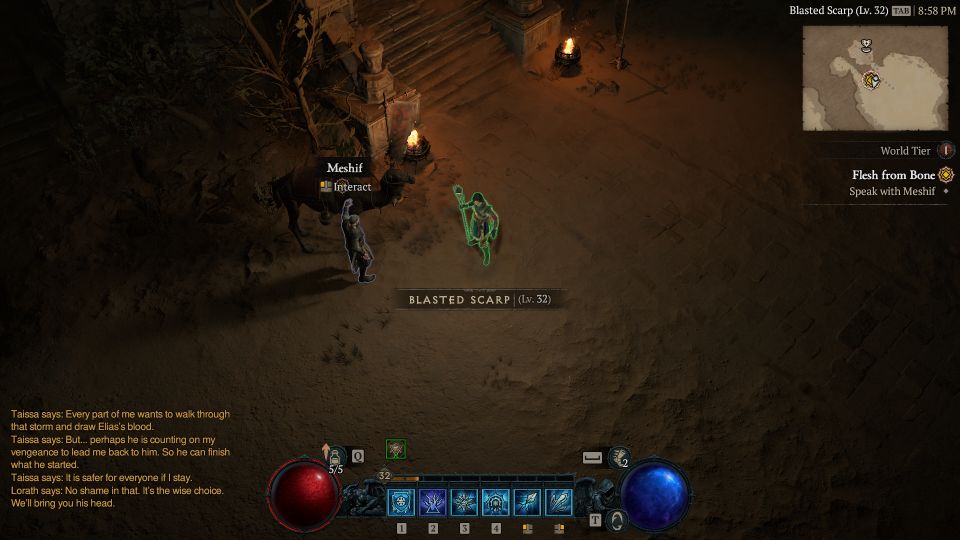The width and height of the screenshot is (960, 540).
Task: Open the town portal icon
Action: 618,520
